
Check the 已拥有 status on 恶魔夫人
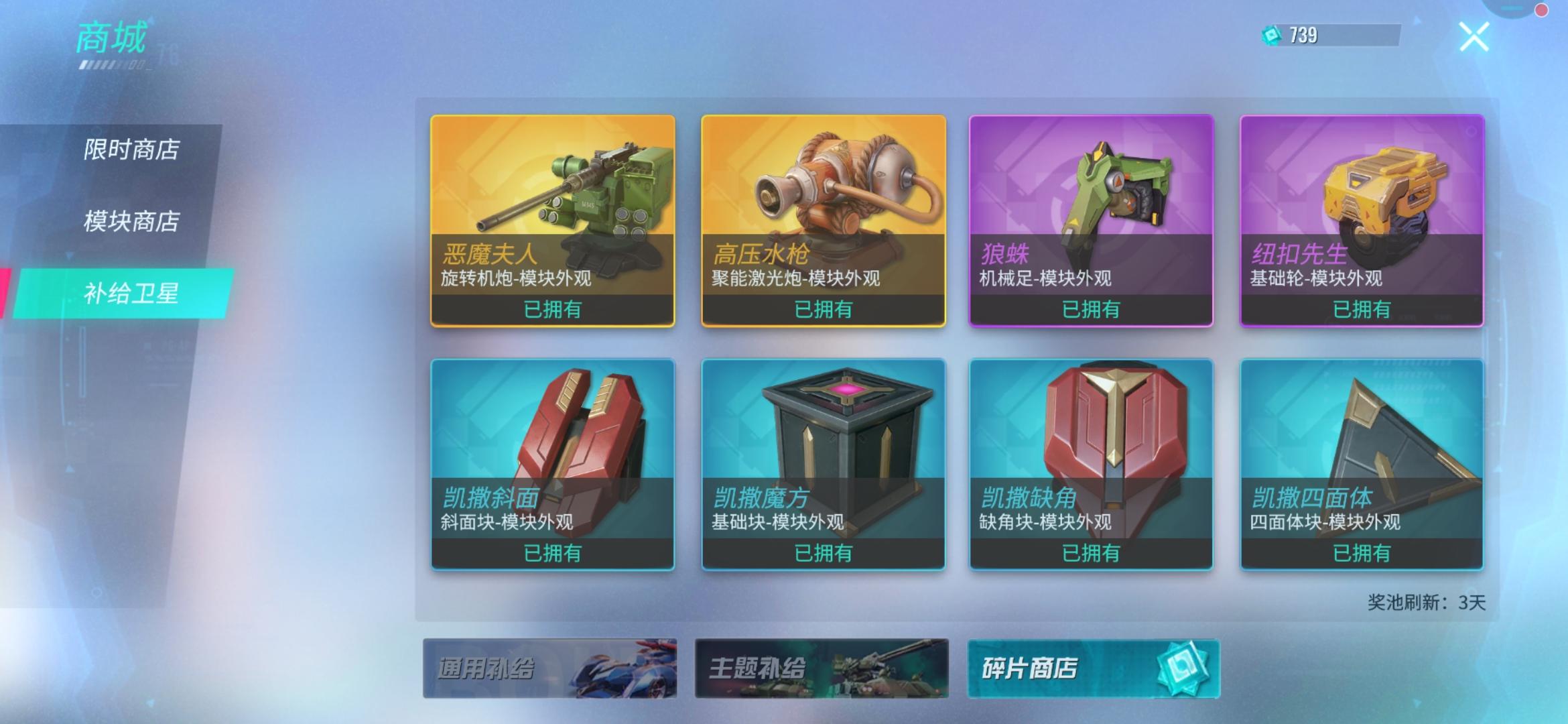coord(552,310)
